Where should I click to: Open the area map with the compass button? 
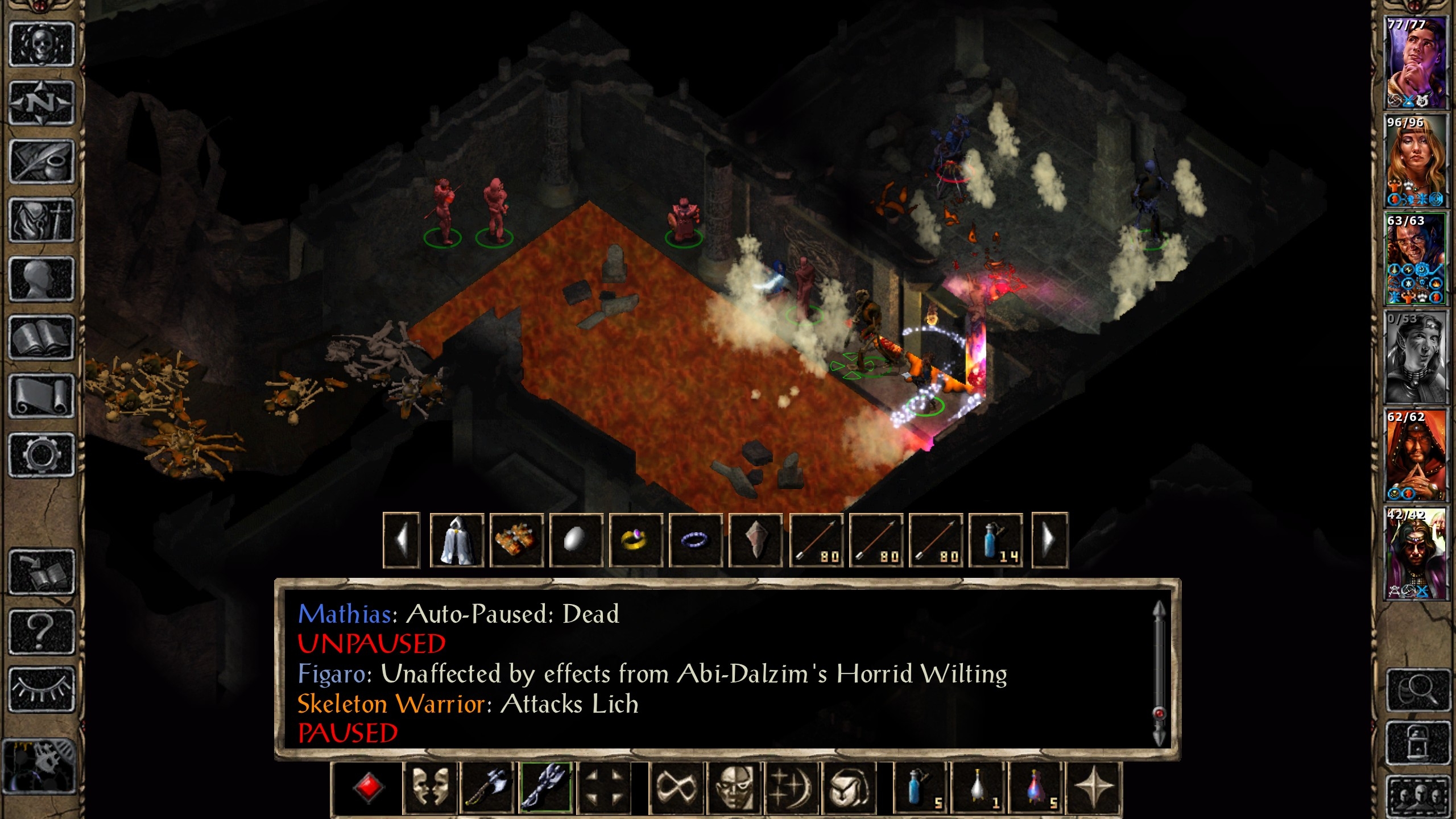42,103
